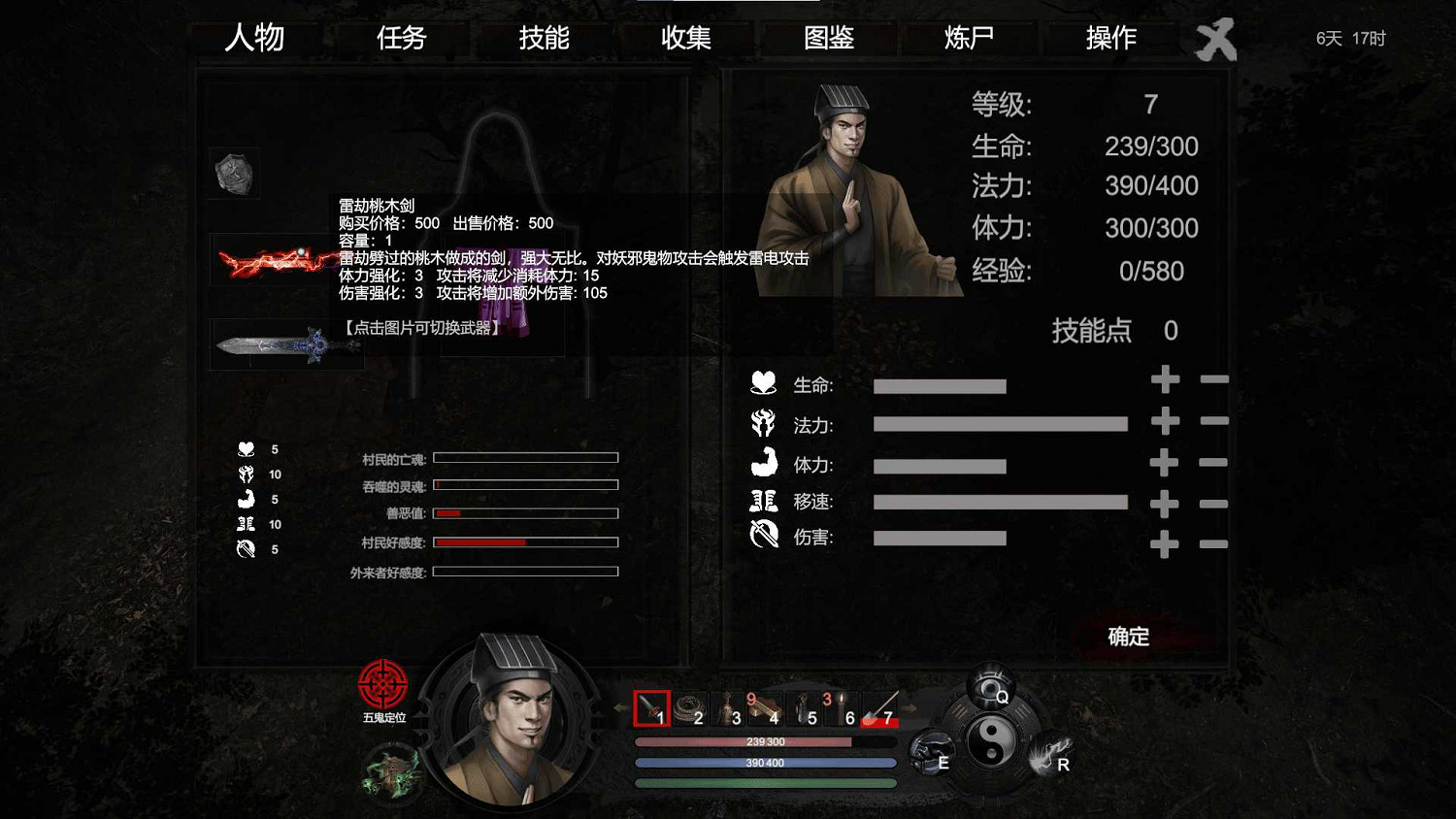
Task: Open the 炼尸 menu tab
Action: (967, 38)
